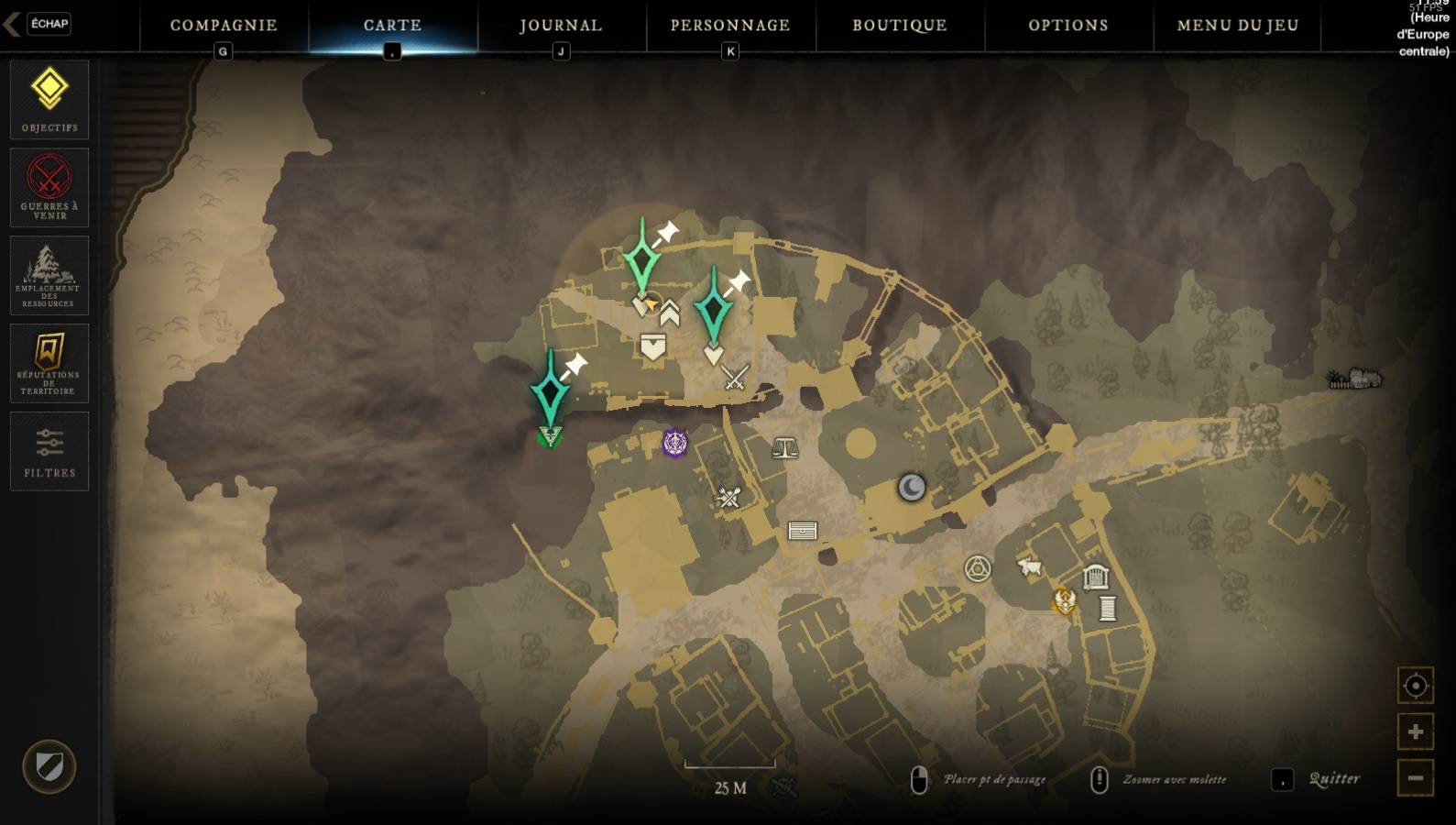
Task: Toggle Emplacement des Ressources visibility
Action: (x=49, y=275)
